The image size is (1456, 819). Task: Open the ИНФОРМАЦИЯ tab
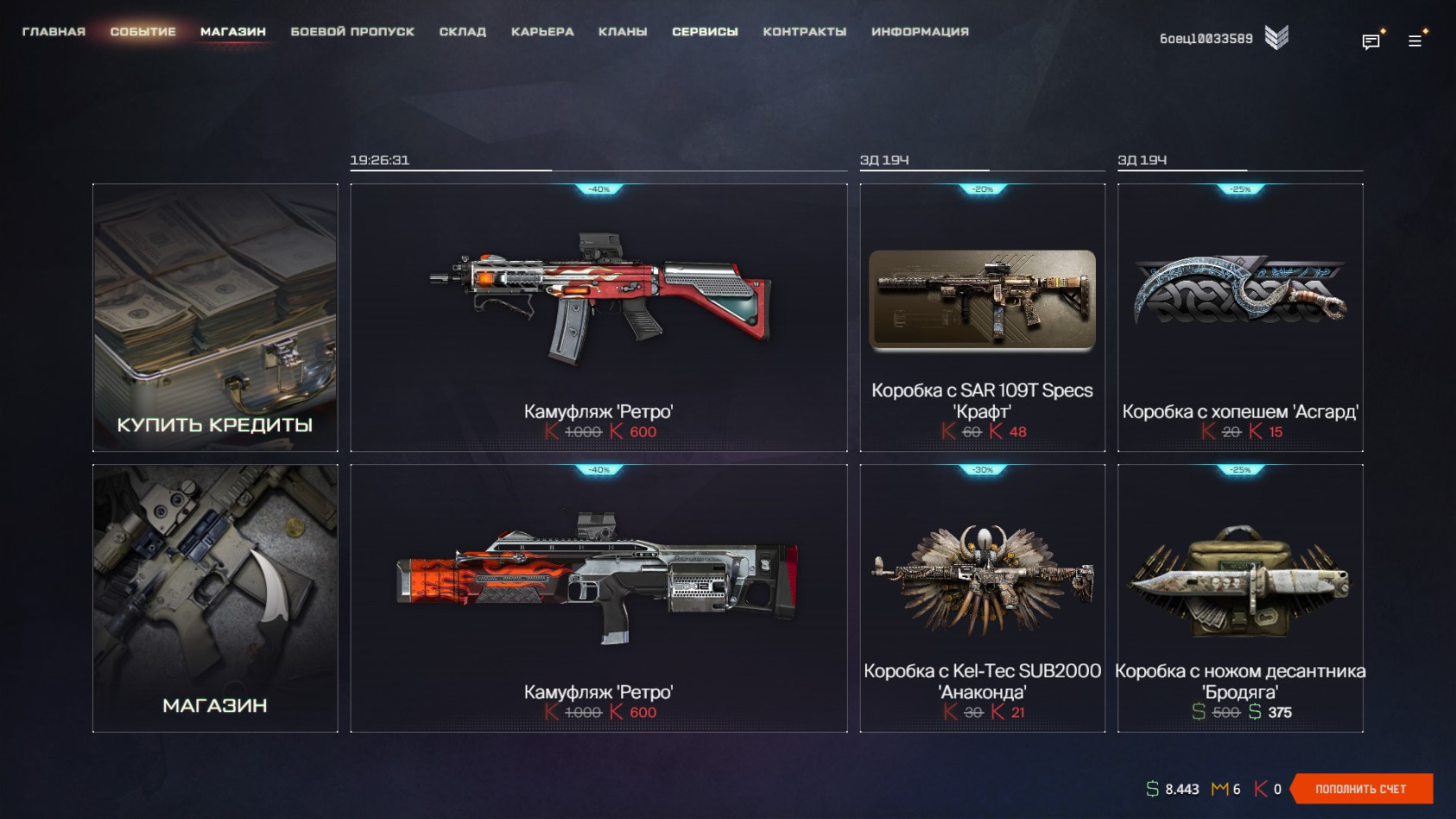point(920,32)
